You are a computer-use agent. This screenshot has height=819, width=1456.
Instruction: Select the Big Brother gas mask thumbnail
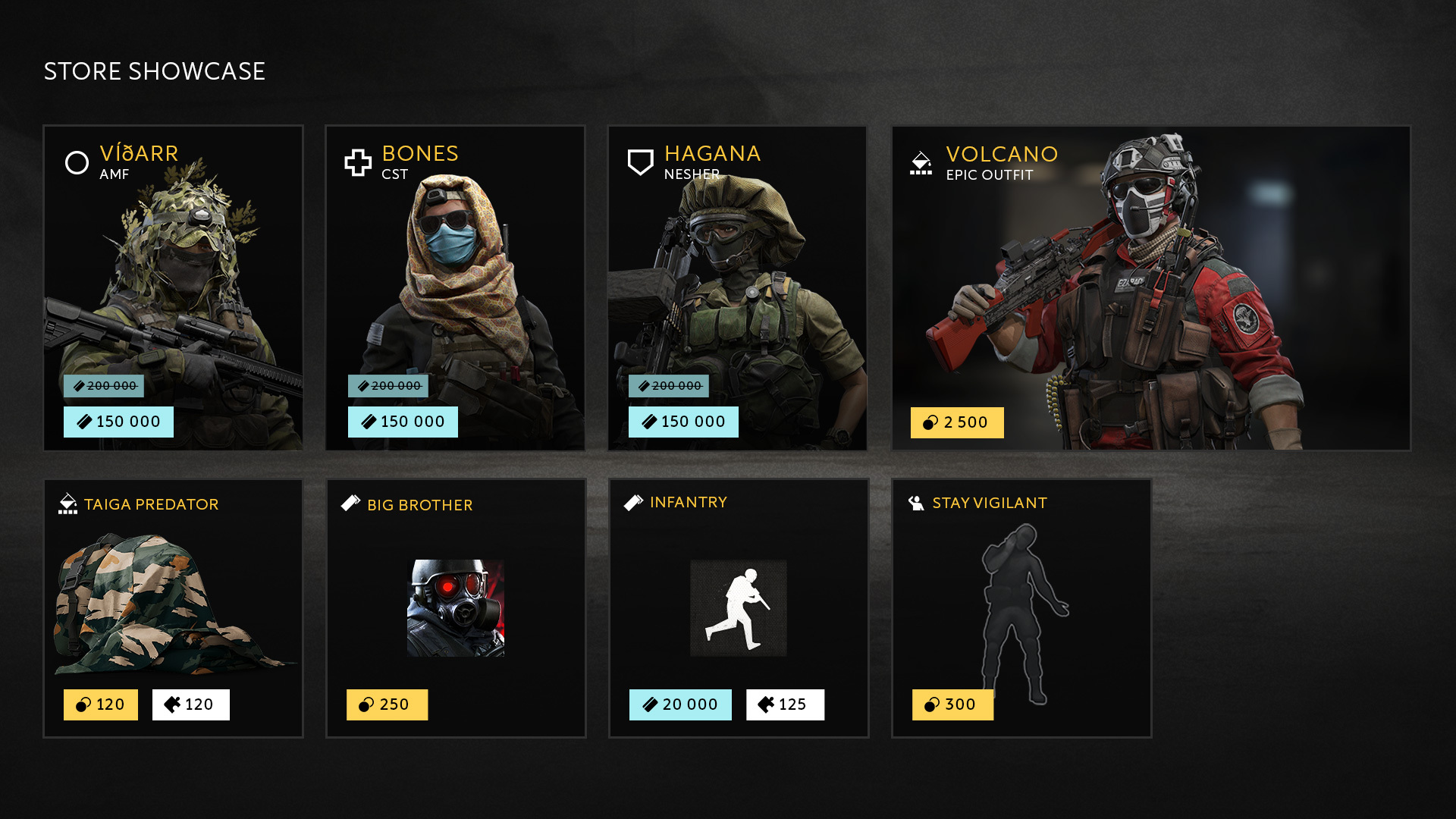pyautogui.click(x=455, y=607)
